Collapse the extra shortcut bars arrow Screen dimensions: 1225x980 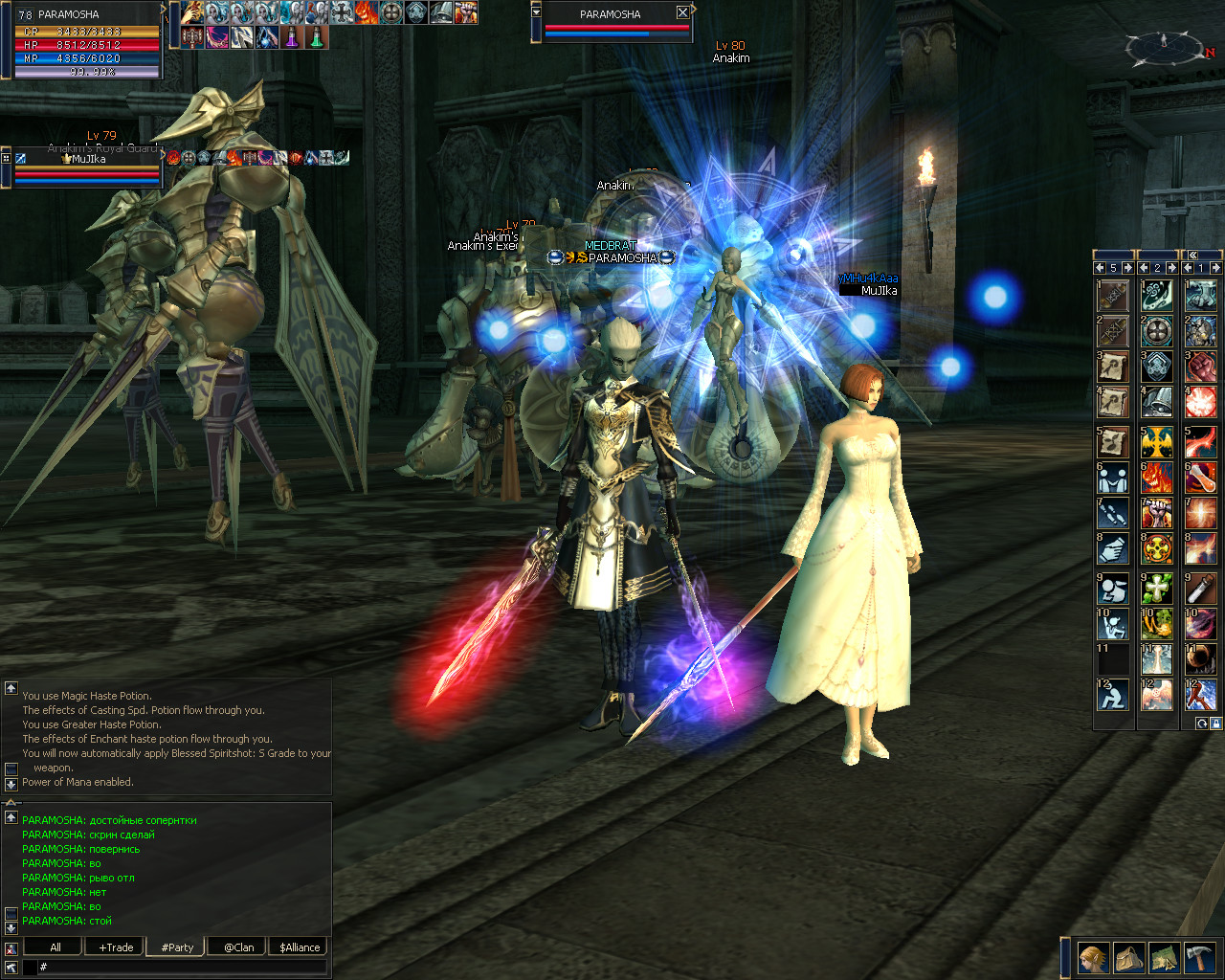tap(1192, 255)
